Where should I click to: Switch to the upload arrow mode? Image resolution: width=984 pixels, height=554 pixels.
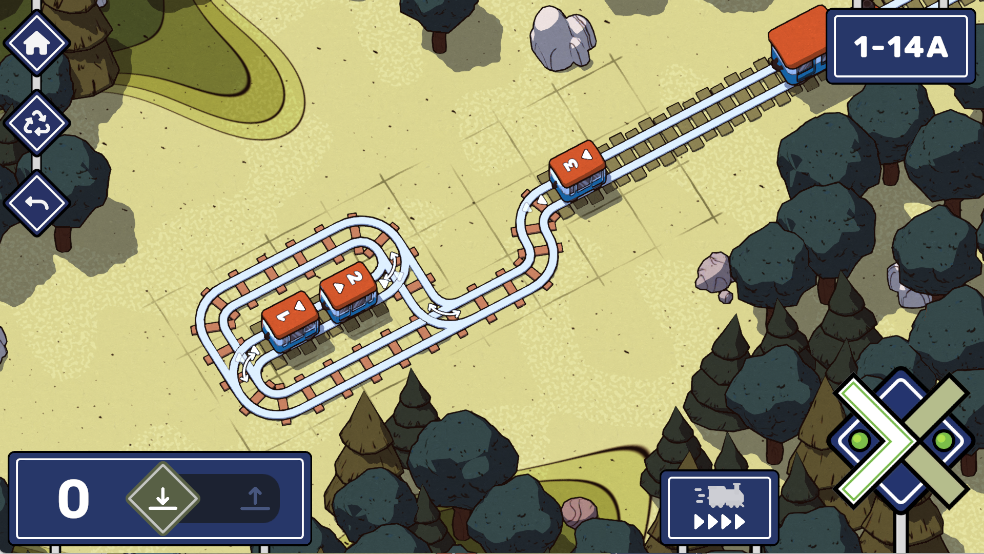click(x=255, y=497)
